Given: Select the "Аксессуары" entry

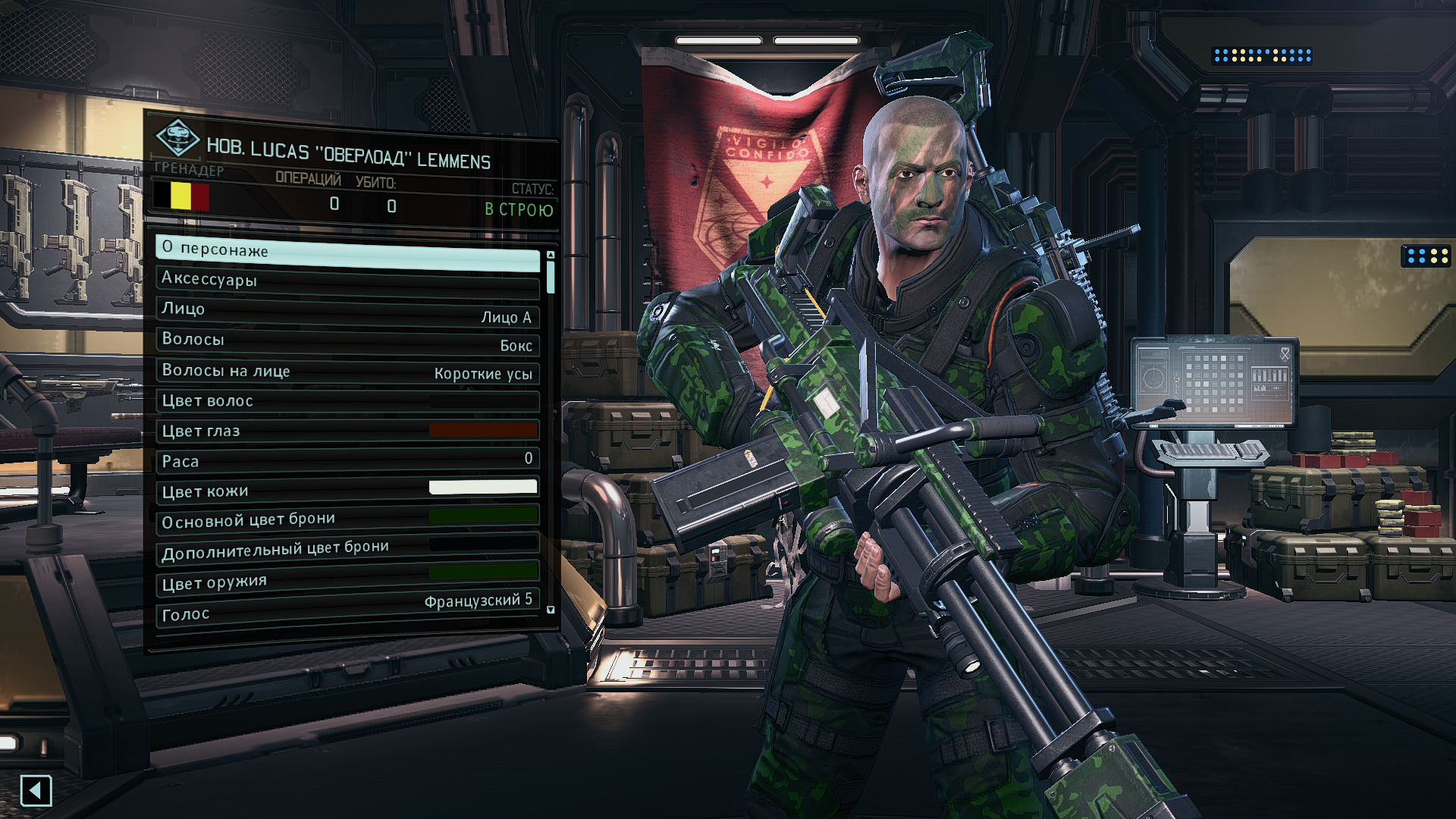Looking at the screenshot, I should click(x=347, y=281).
